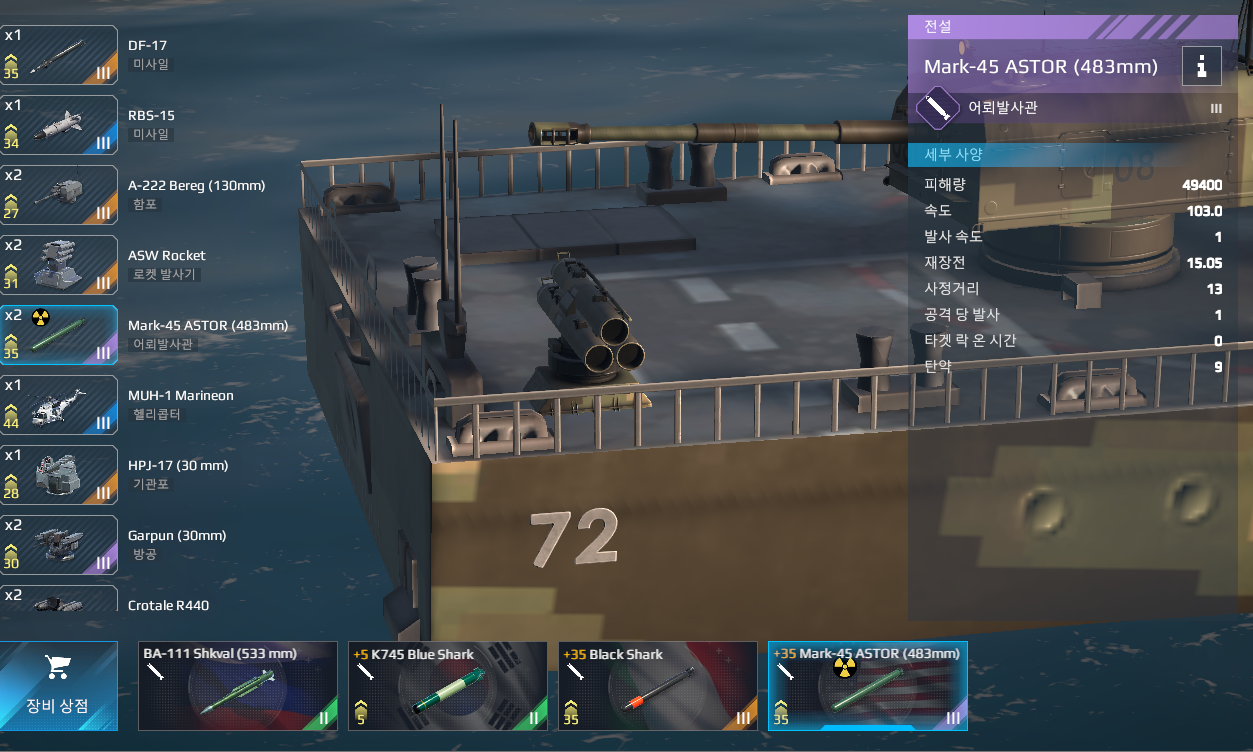Choose the MUH-1 Marineon helicopter slot
Image resolution: width=1253 pixels, height=752 pixels.
[60, 405]
